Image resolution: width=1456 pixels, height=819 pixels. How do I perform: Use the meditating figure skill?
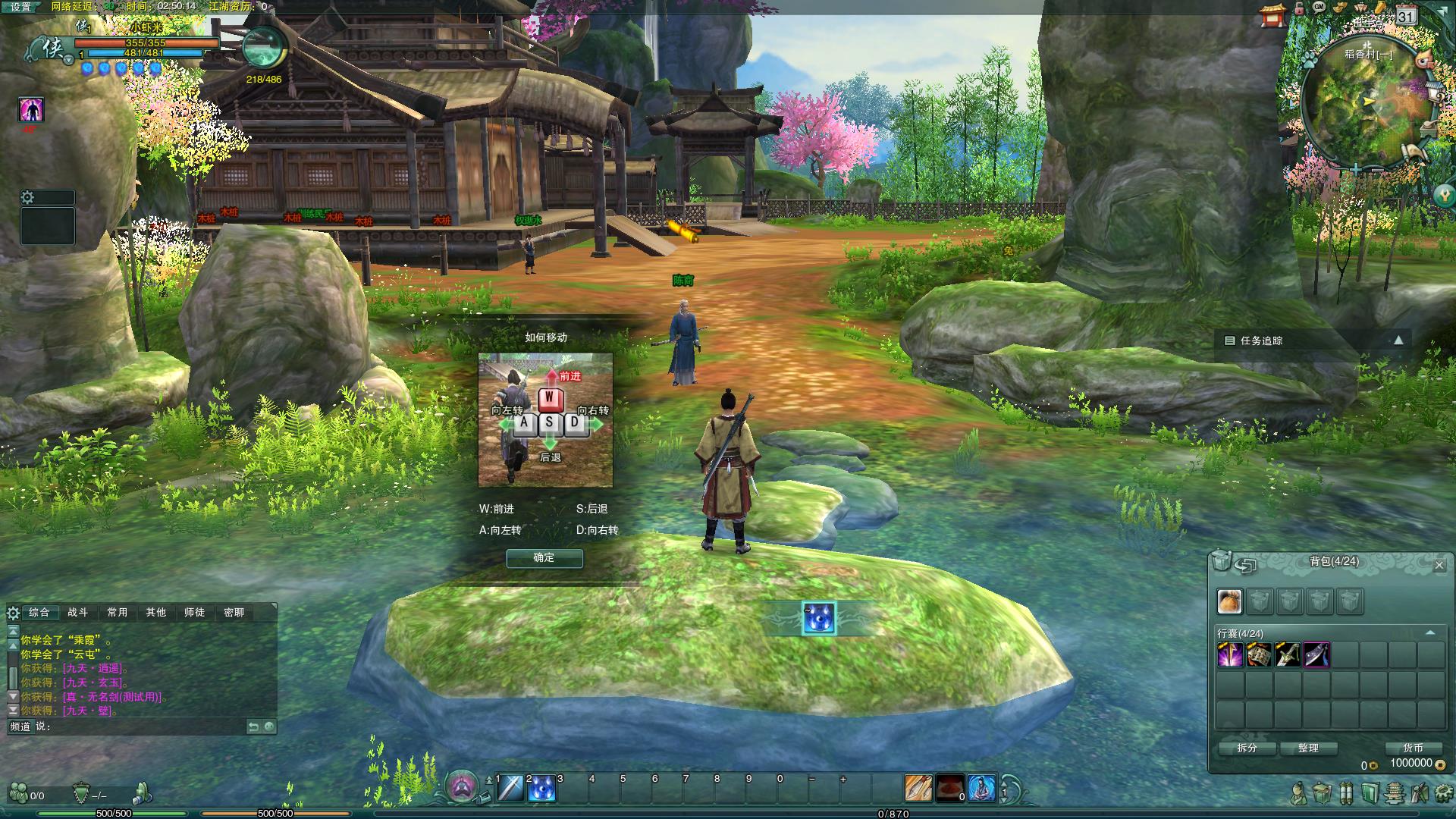(x=981, y=789)
